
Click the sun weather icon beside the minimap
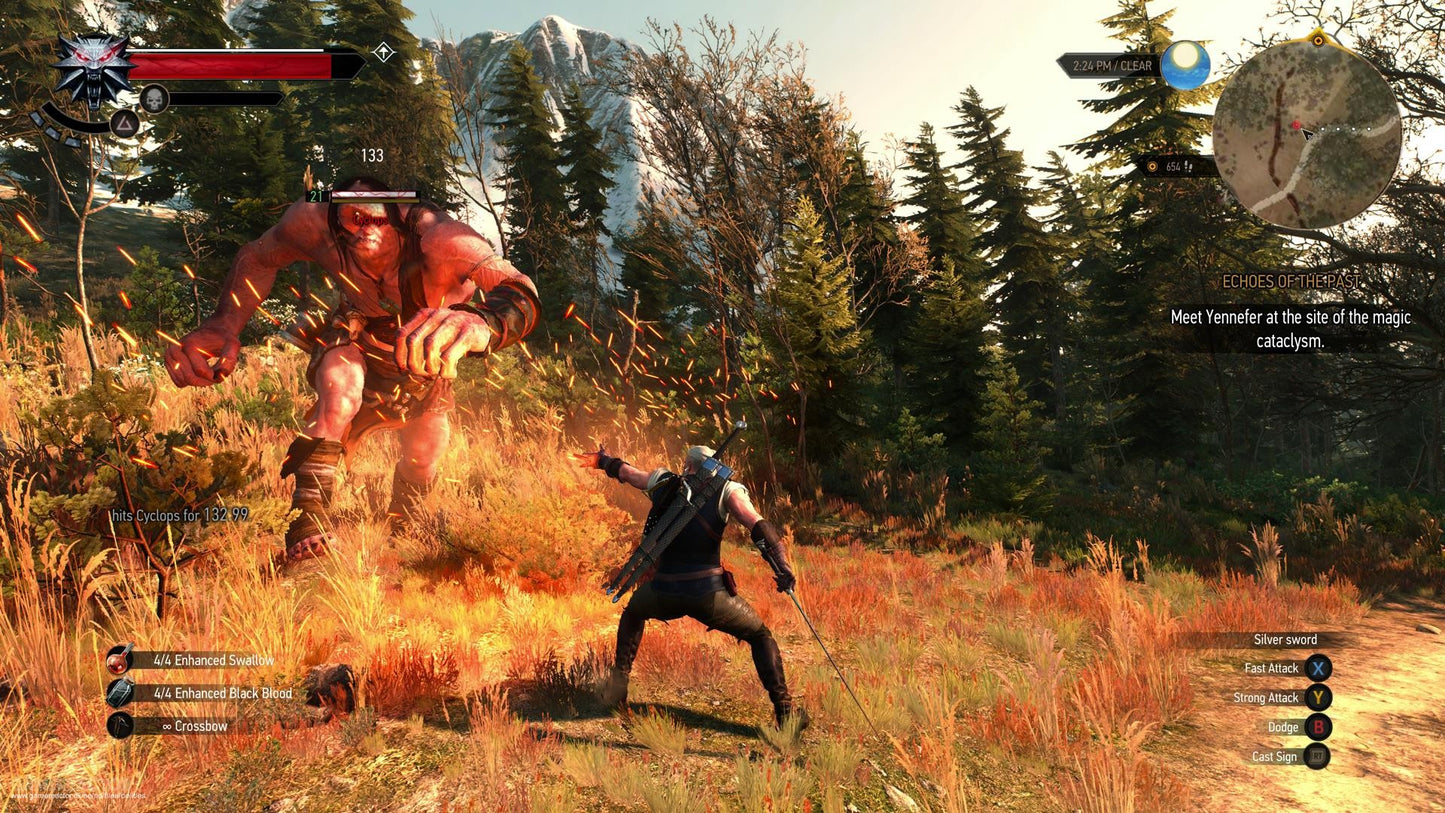pos(1185,64)
